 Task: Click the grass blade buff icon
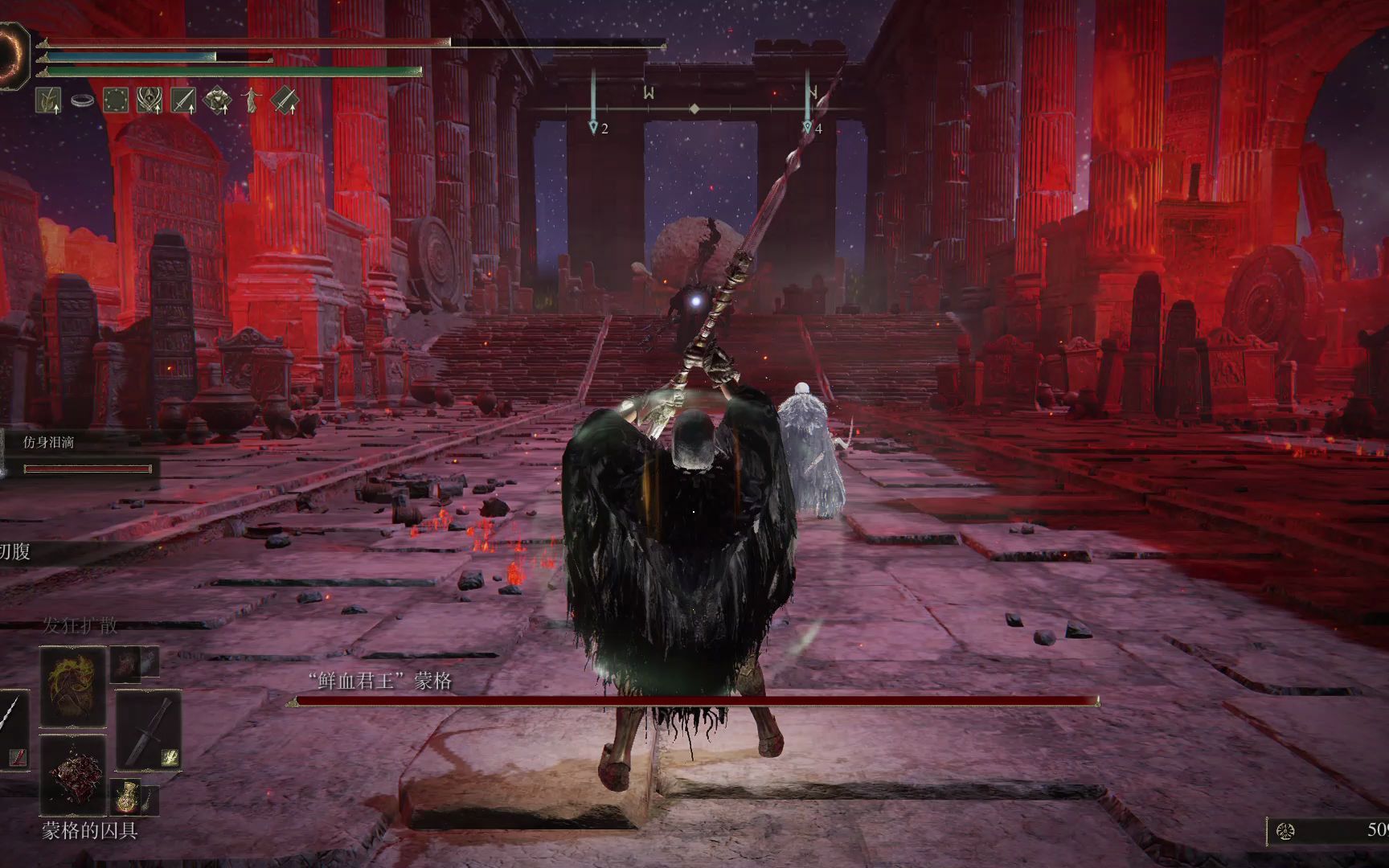point(49,100)
